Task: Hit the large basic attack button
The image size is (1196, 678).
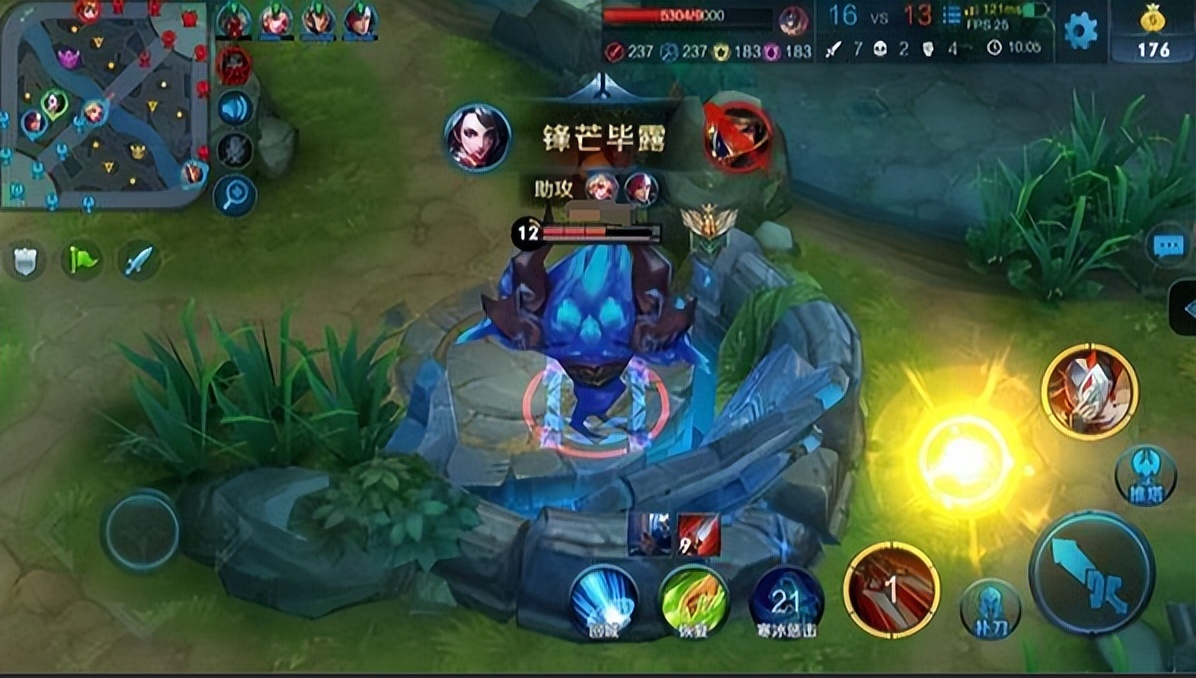Action: click(x=1091, y=574)
